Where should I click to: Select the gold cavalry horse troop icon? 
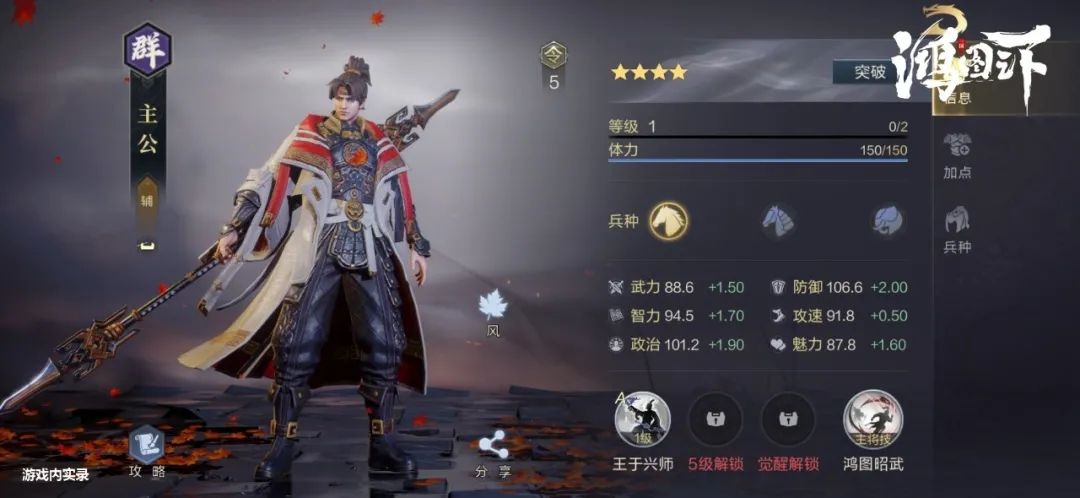tap(668, 220)
